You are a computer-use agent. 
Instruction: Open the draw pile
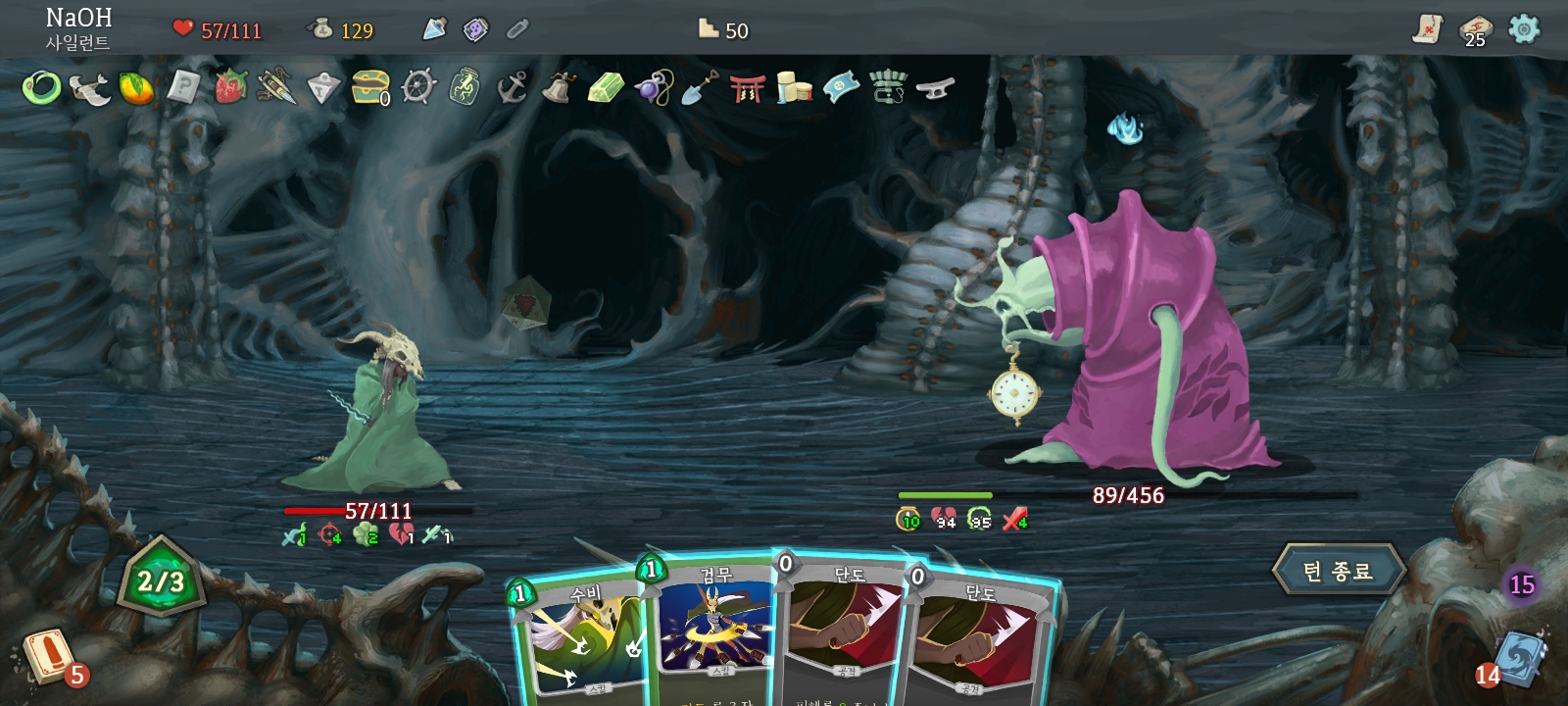[47, 657]
